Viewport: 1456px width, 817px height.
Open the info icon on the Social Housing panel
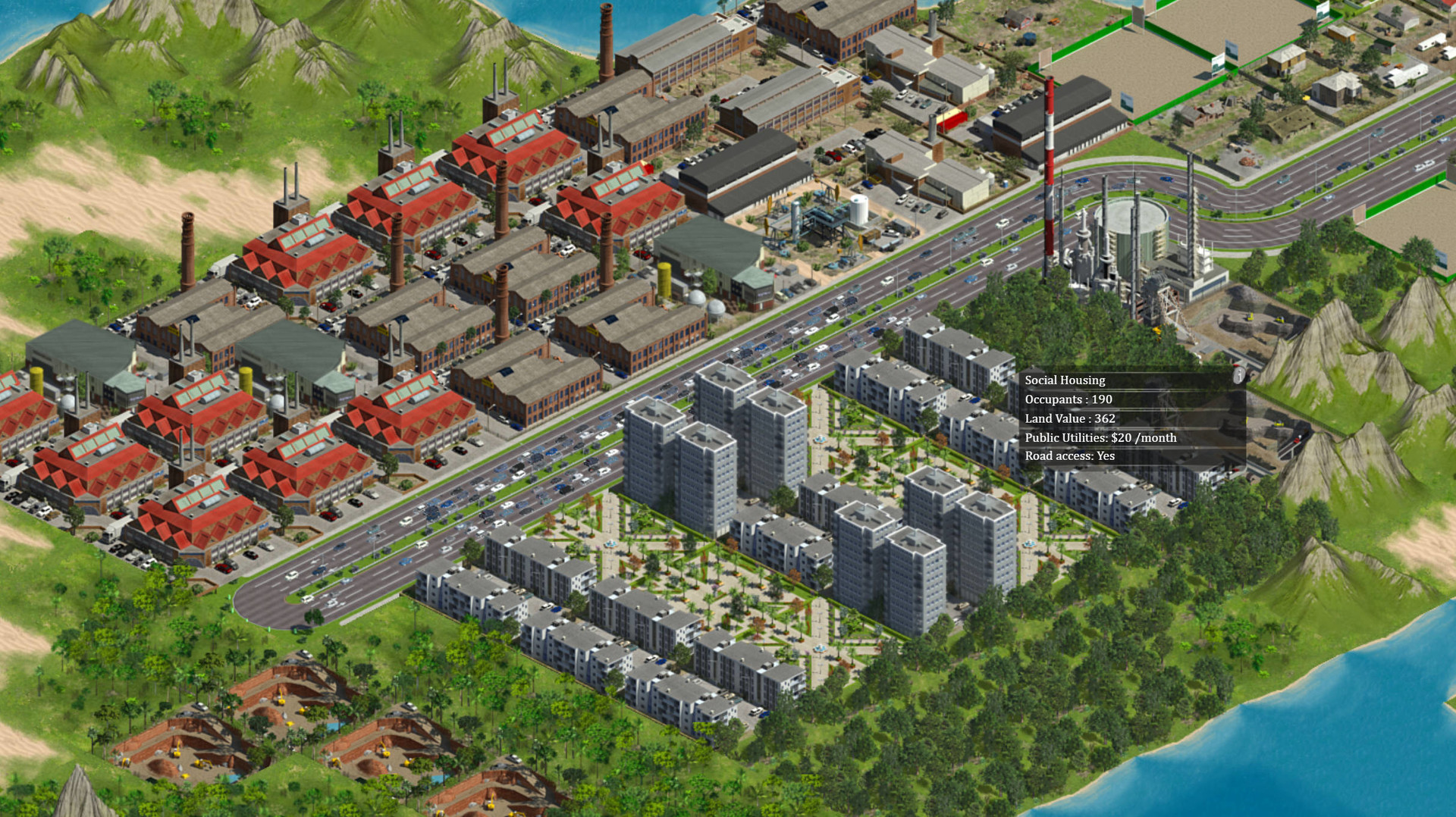point(1238,376)
